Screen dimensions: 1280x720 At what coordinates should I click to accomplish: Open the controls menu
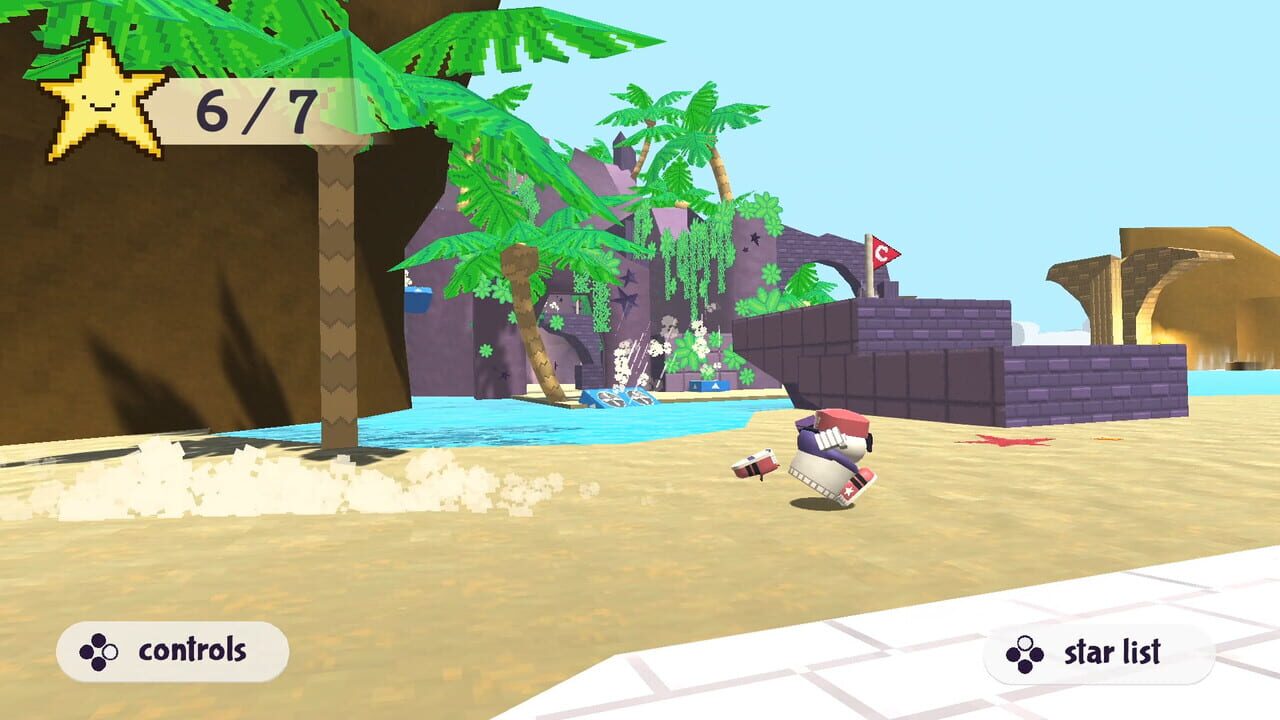pyautogui.click(x=170, y=650)
